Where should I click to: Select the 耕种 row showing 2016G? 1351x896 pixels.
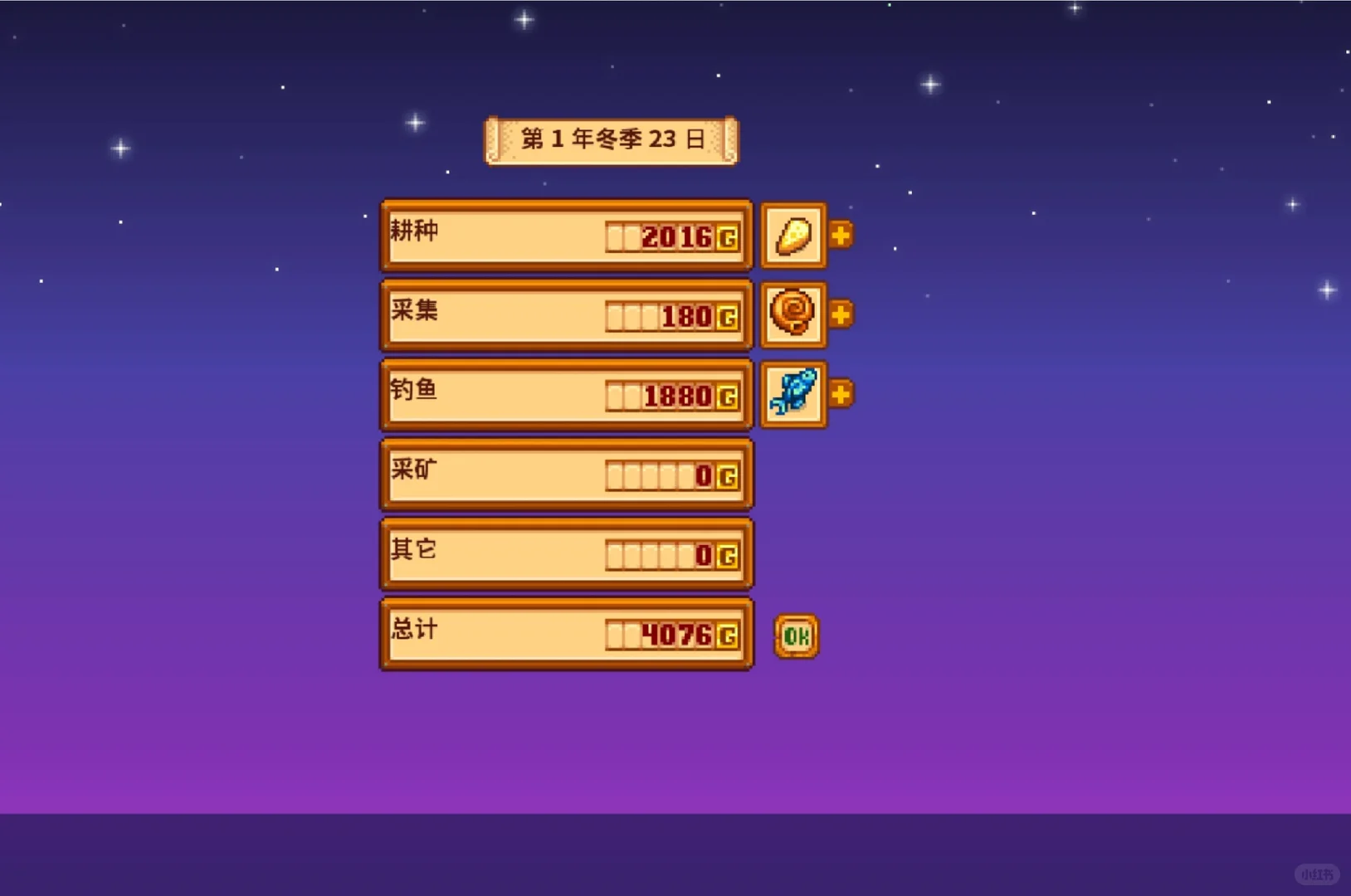(x=567, y=235)
